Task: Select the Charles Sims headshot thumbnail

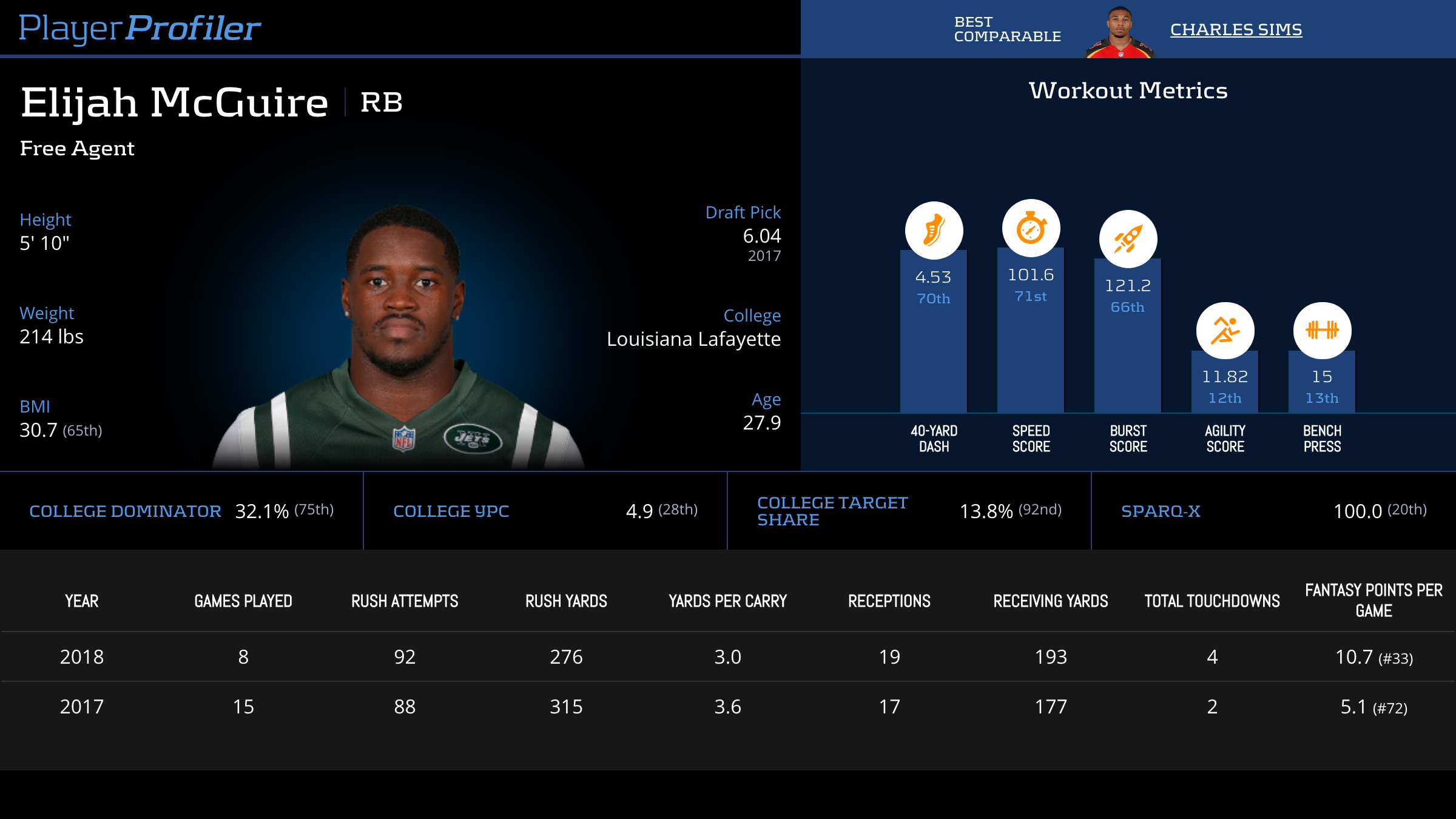Action: pos(1119,33)
